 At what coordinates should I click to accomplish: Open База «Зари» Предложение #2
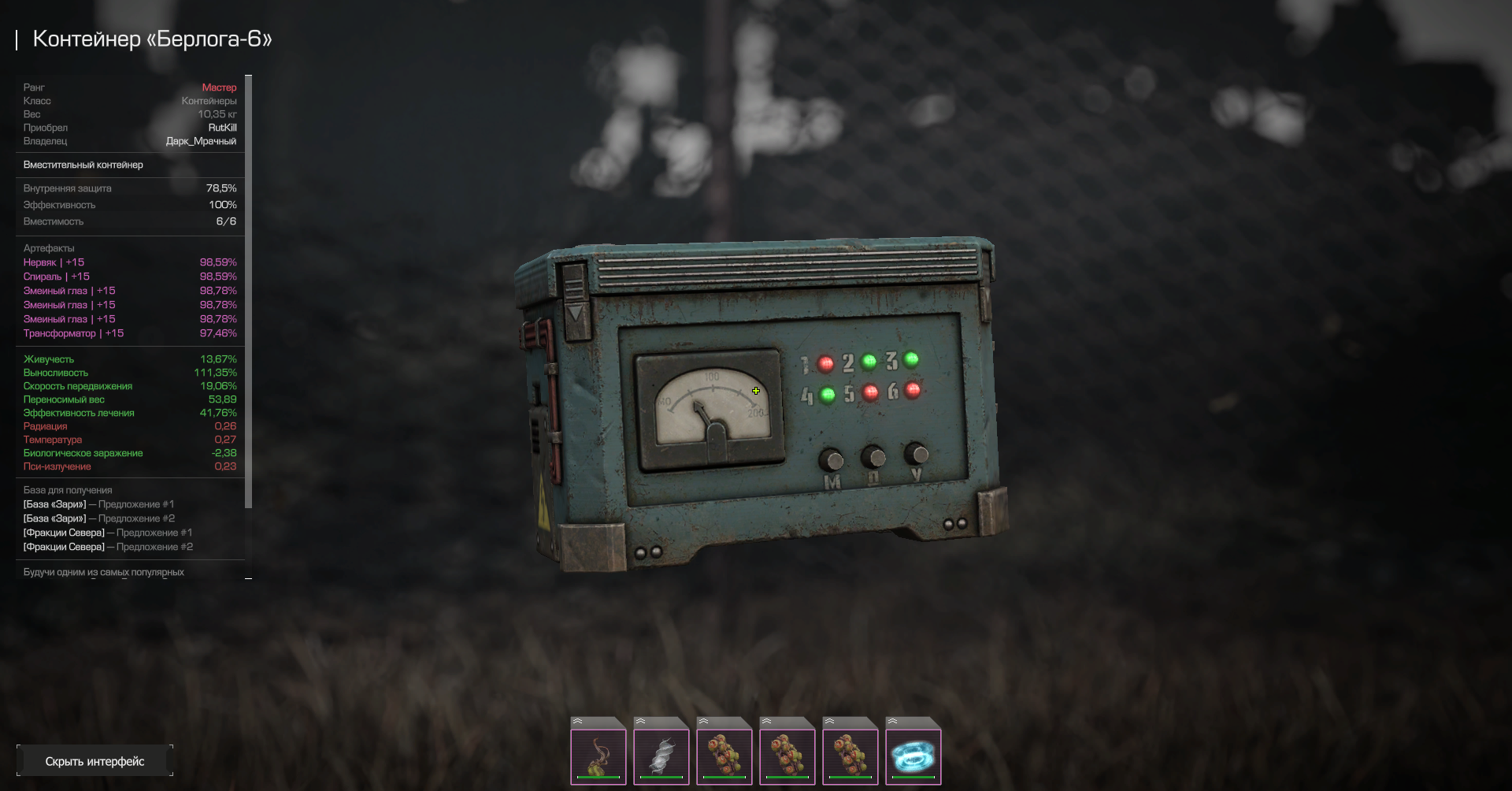tap(98, 518)
